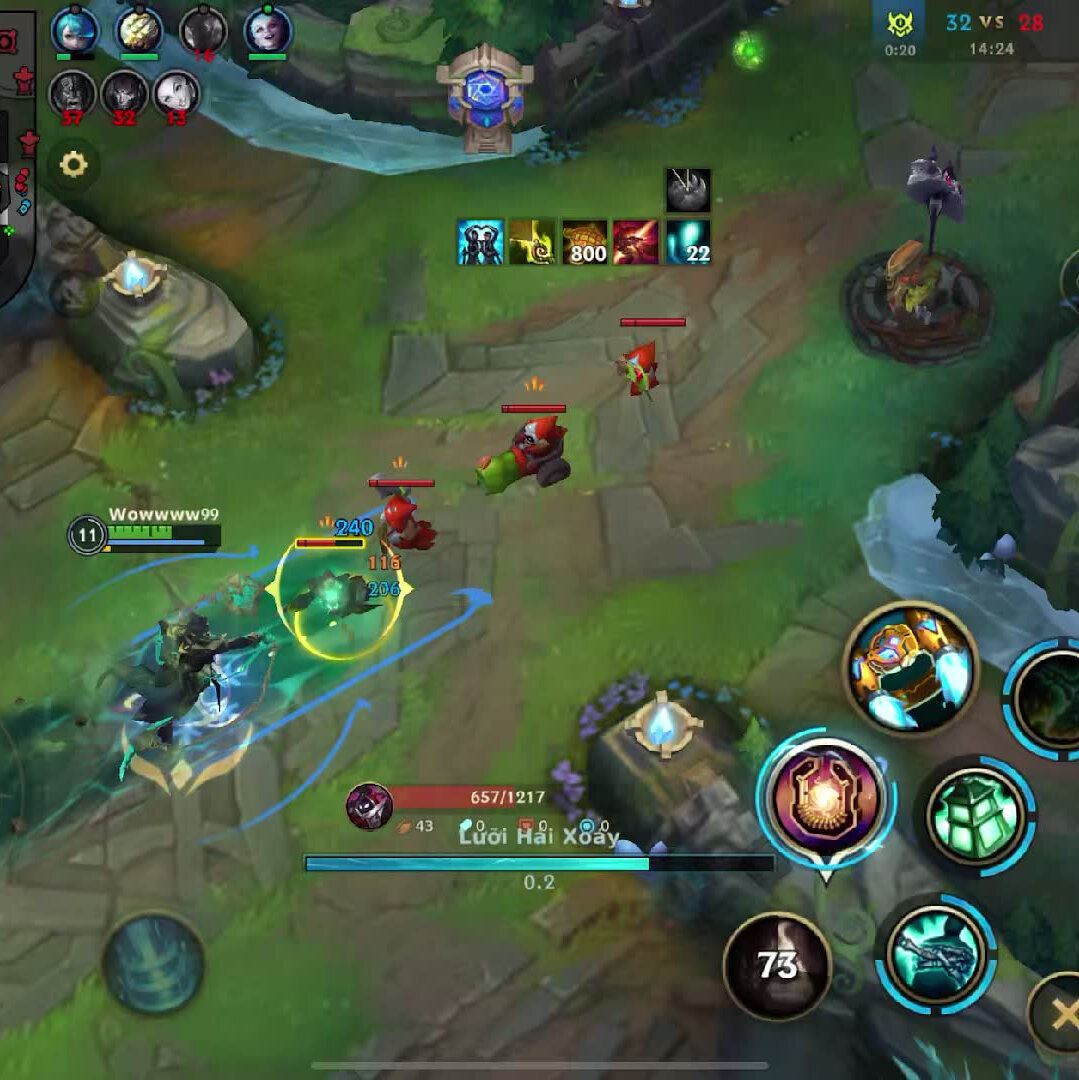Select the golden-scaled ally portrait

(139, 29)
